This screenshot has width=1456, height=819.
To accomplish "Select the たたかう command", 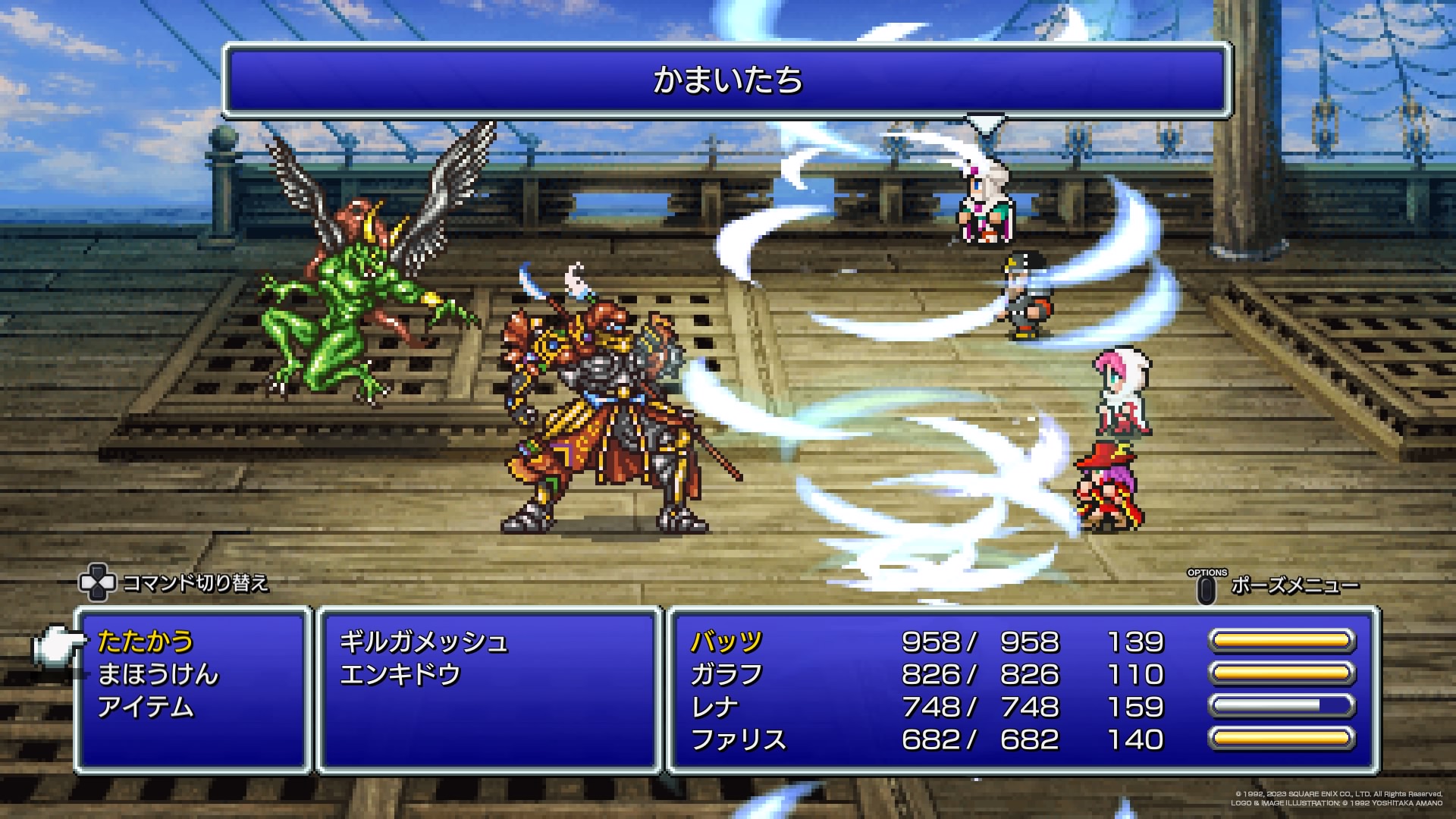I will click(x=146, y=642).
